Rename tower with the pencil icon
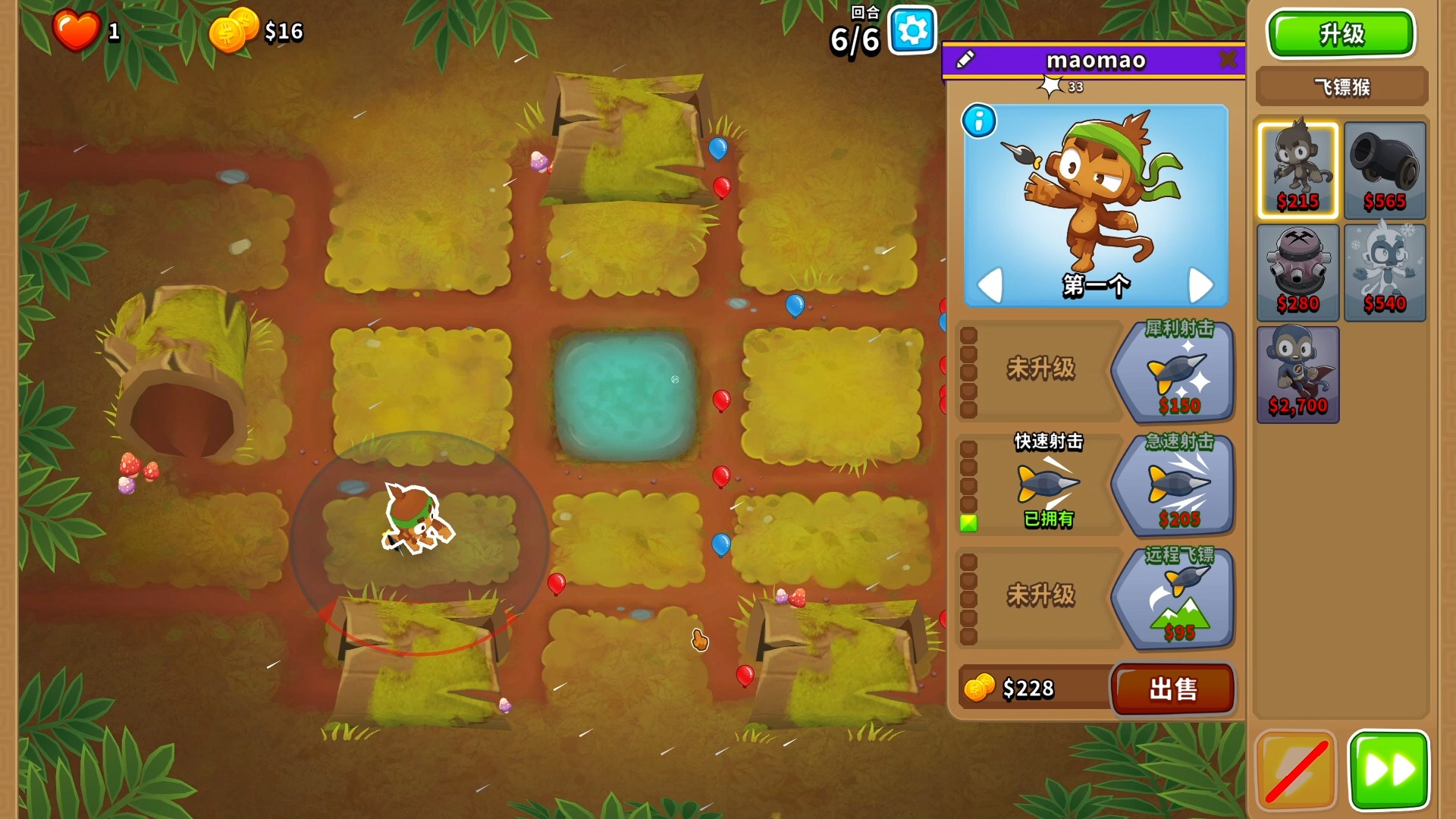The height and width of the screenshot is (819, 1456). click(965, 59)
